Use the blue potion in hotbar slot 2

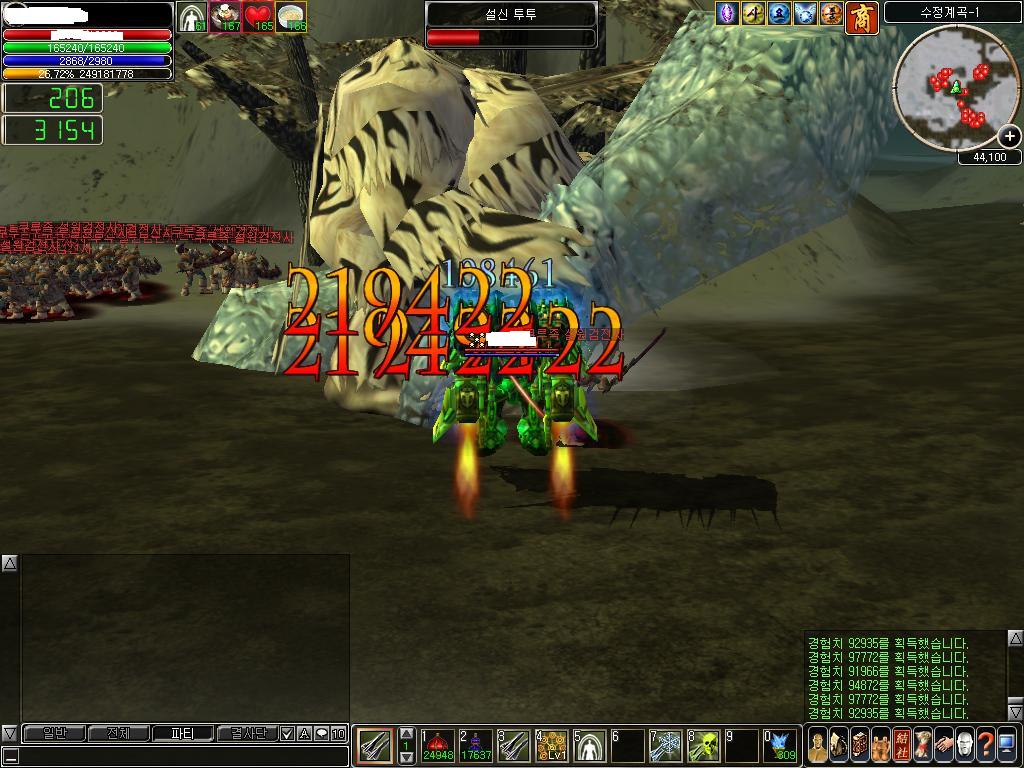(x=475, y=745)
